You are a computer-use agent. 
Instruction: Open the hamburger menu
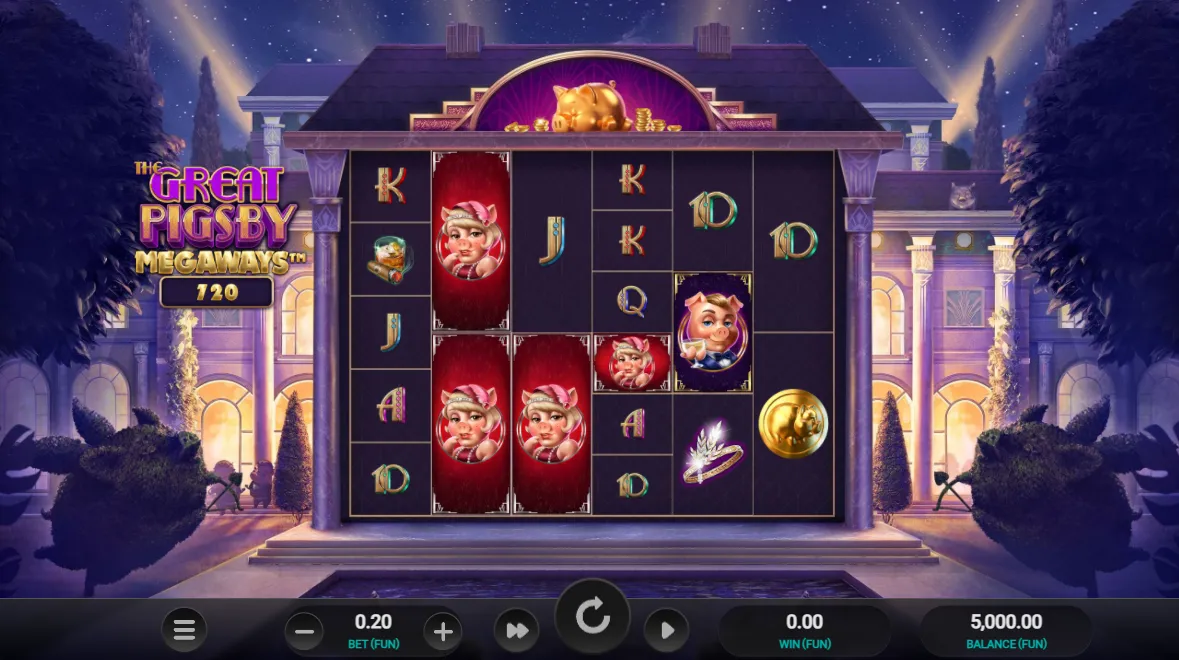pos(184,630)
